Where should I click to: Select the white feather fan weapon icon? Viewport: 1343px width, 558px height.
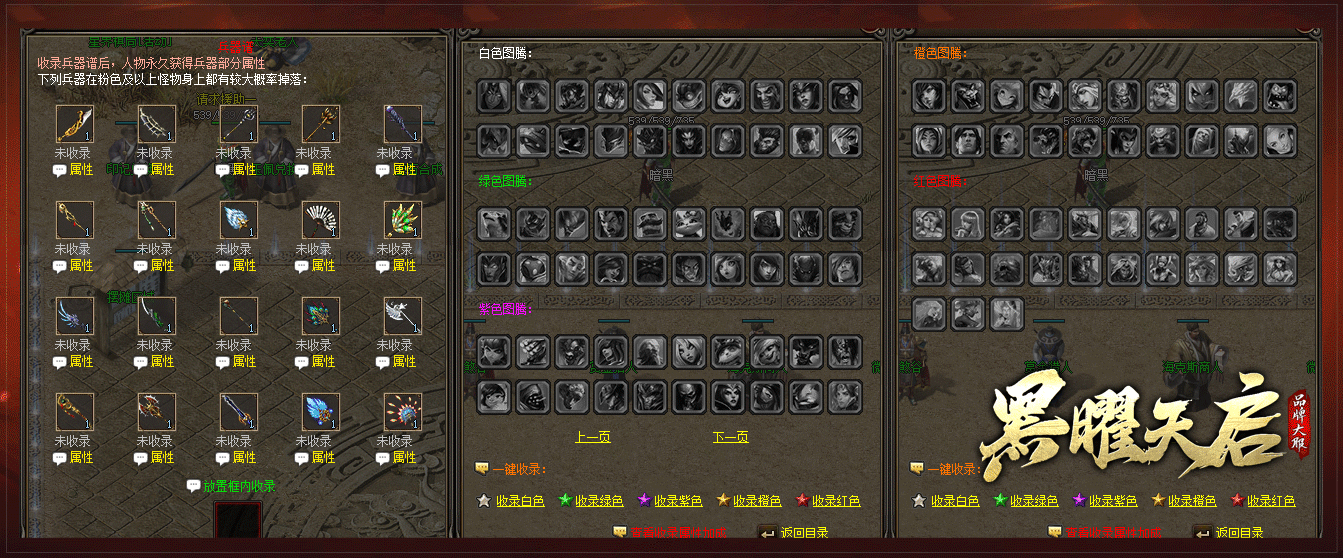coord(320,220)
